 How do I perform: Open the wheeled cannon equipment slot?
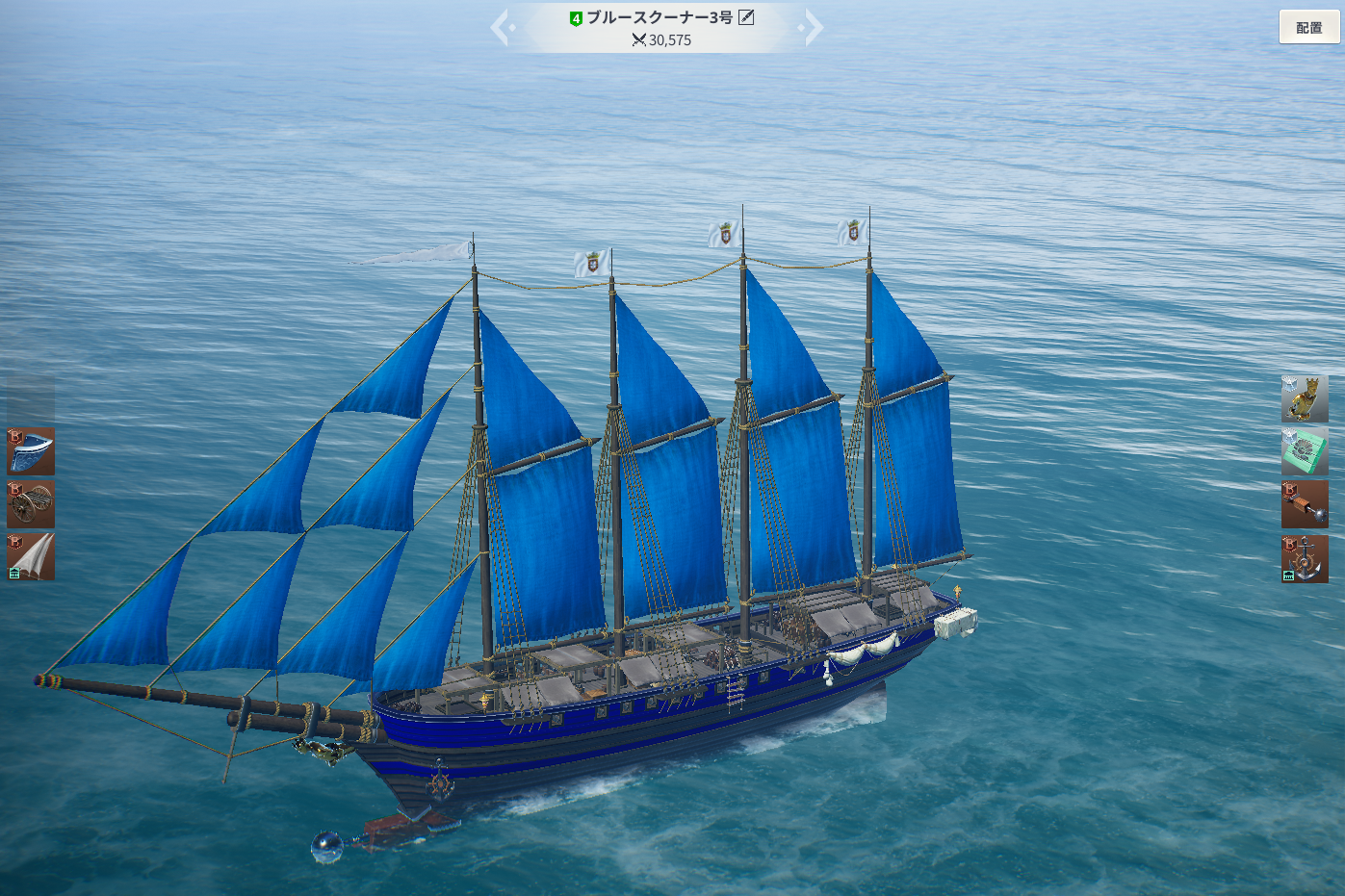[x=31, y=504]
